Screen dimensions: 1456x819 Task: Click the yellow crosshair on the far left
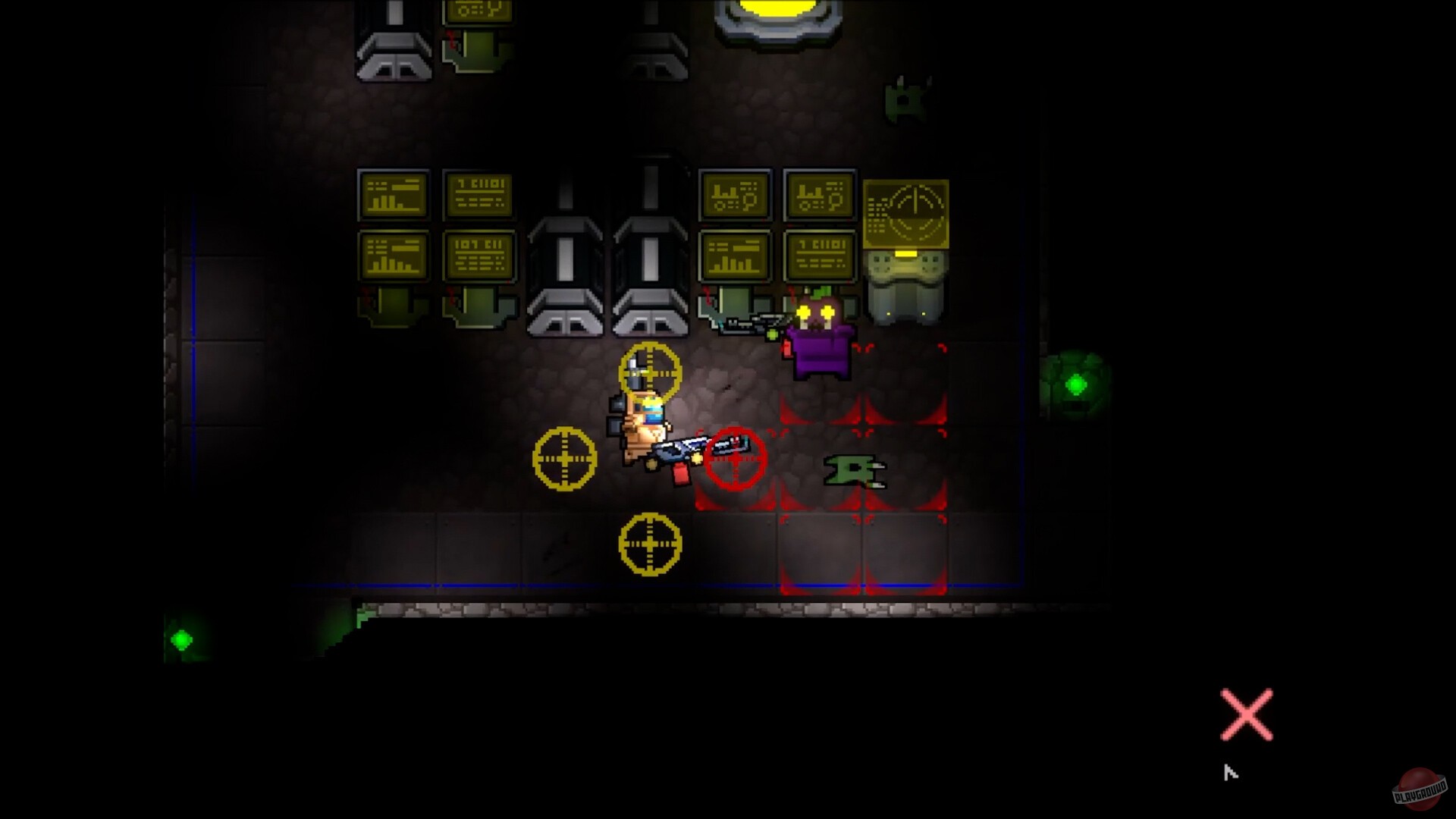[x=564, y=458]
